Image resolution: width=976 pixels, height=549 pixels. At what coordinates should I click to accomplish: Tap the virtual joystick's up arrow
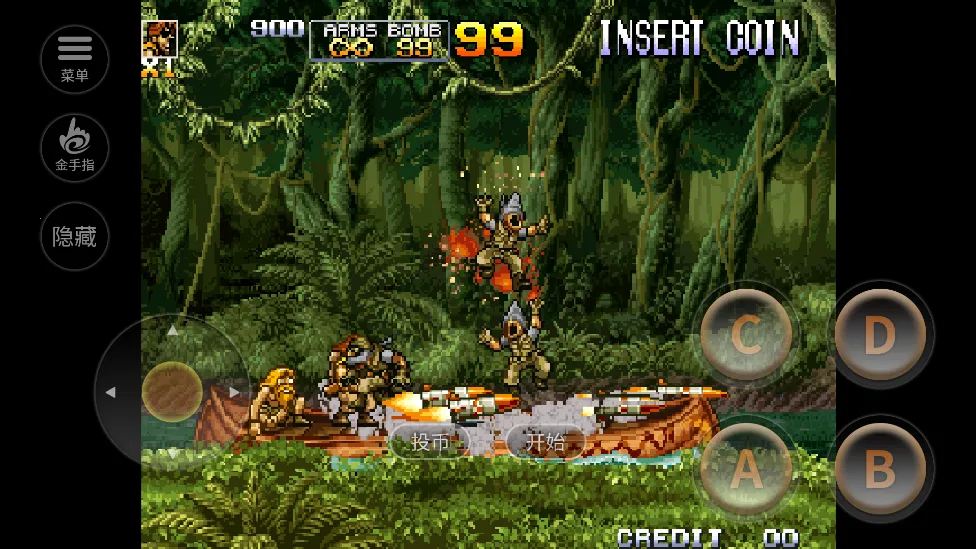coord(172,330)
